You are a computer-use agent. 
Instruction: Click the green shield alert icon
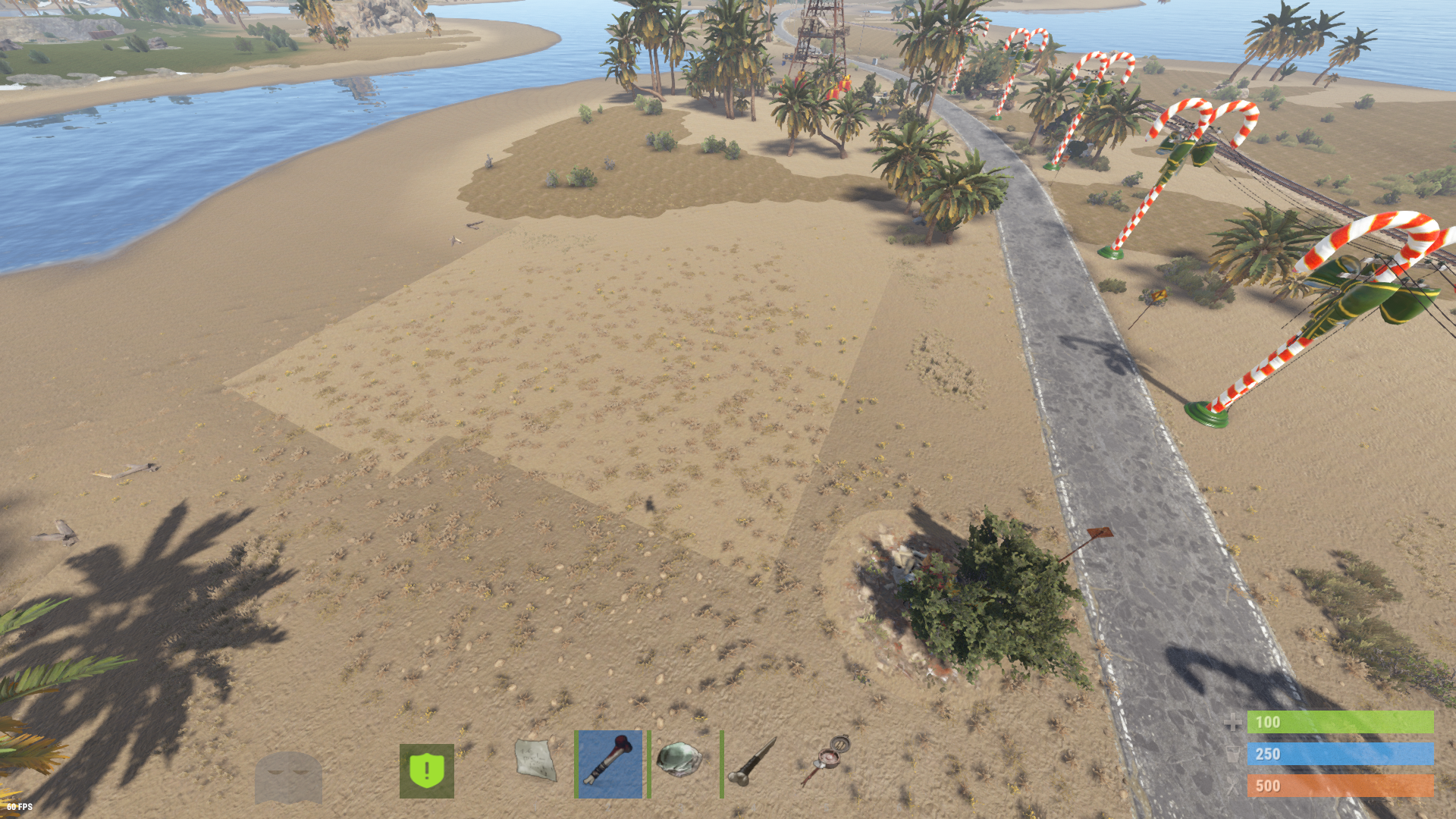click(x=427, y=770)
